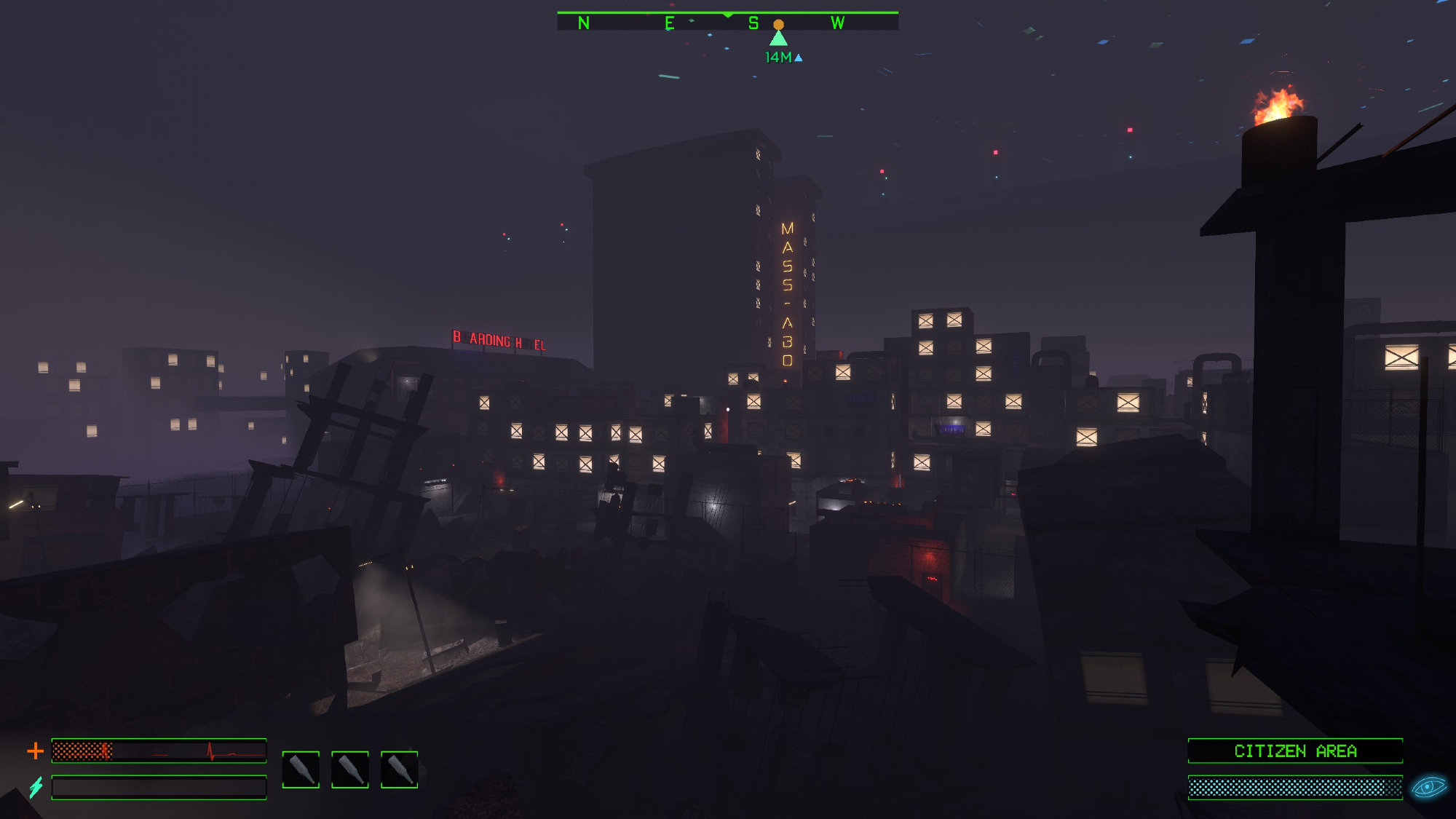Click the CITIZEN AREA zone indicator
This screenshot has height=819, width=1456.
coord(1295,751)
